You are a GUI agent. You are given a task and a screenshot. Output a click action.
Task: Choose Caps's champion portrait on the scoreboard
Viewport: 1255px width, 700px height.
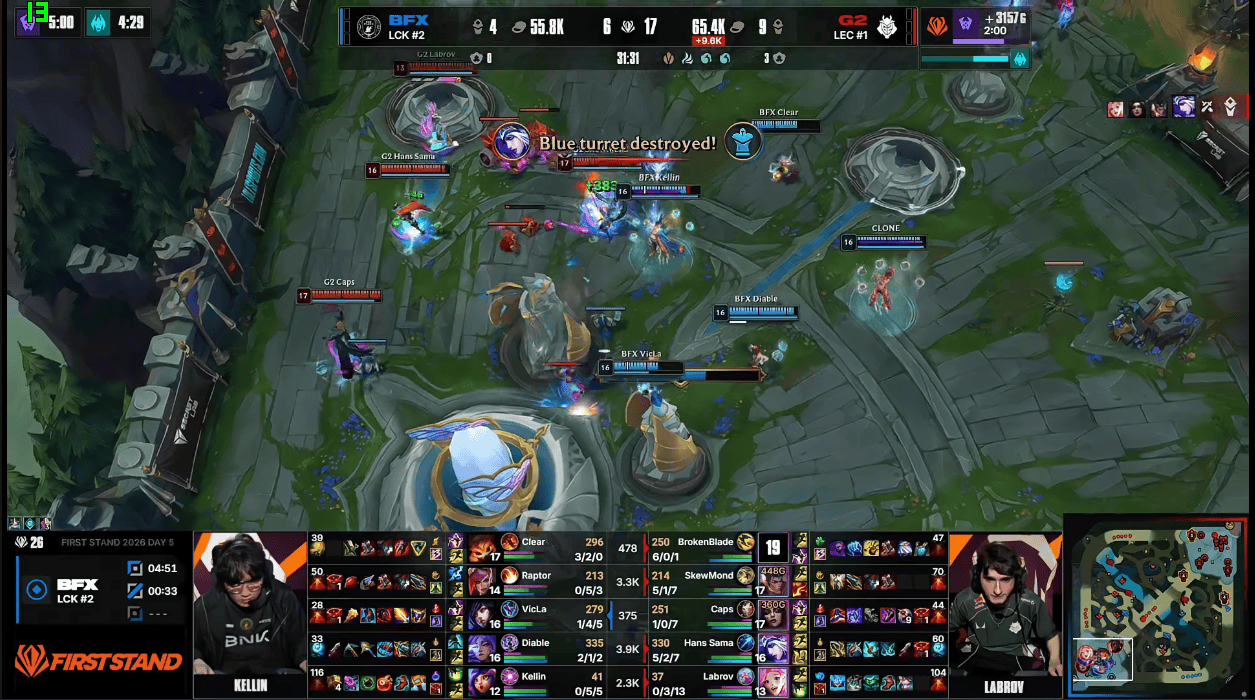point(773,615)
